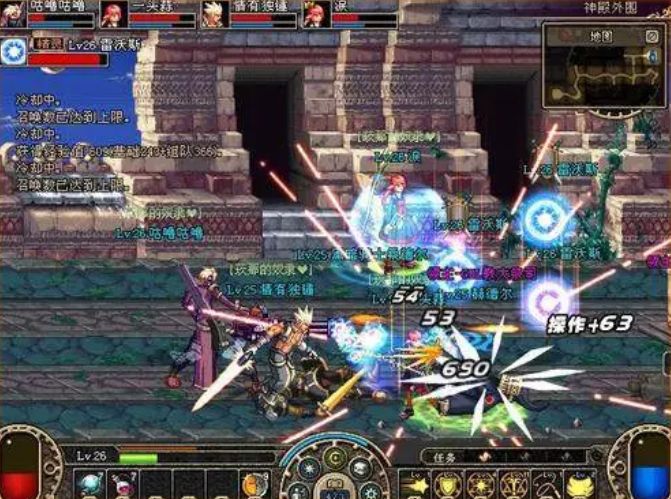Image resolution: width=671 pixels, height=499 pixels.
Task: Click the round C button in the center dial
Action: click(336, 460)
